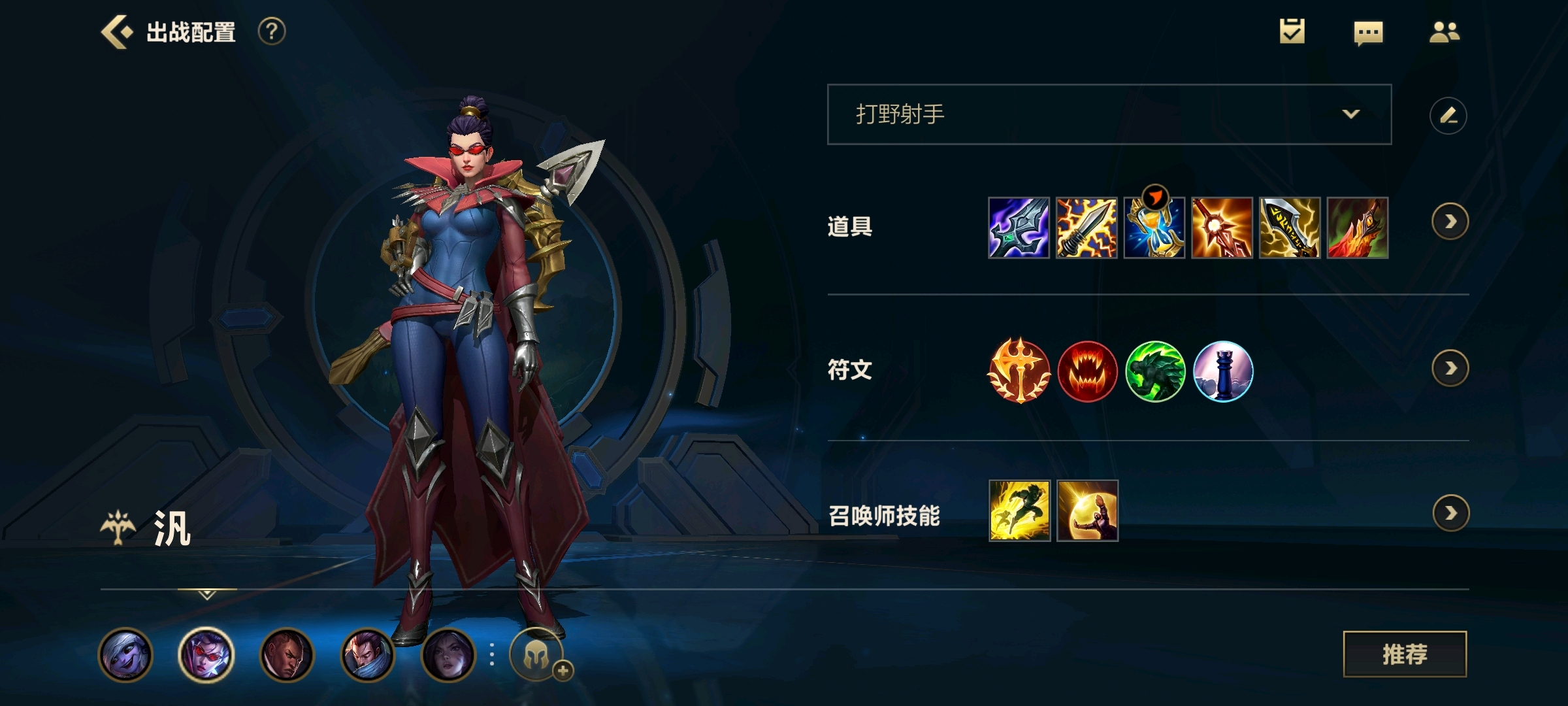1568x706 pixels.
Task: Select the chess rook rune icon
Action: tap(1222, 371)
